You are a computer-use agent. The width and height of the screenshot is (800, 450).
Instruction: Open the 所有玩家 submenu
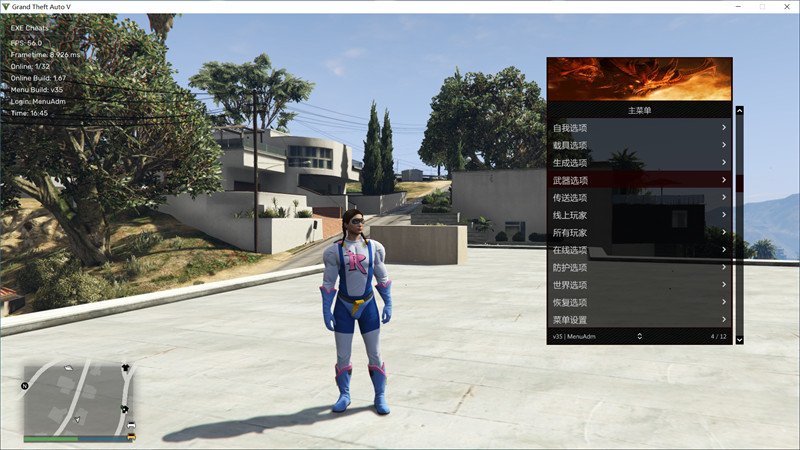click(639, 232)
